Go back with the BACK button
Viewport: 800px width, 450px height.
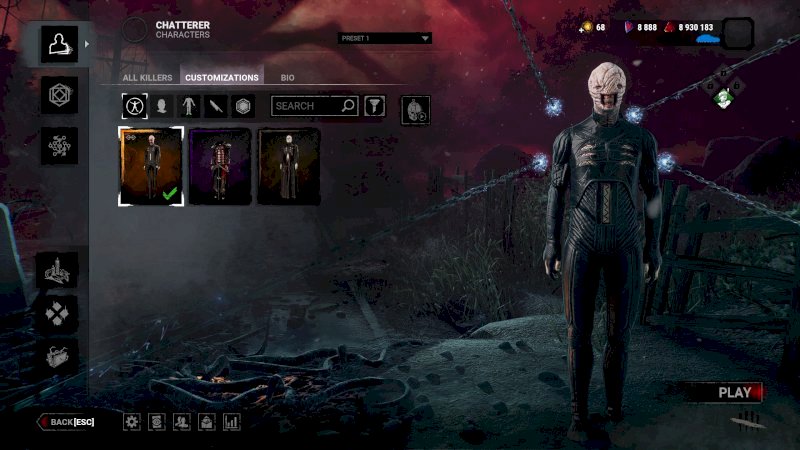68,422
